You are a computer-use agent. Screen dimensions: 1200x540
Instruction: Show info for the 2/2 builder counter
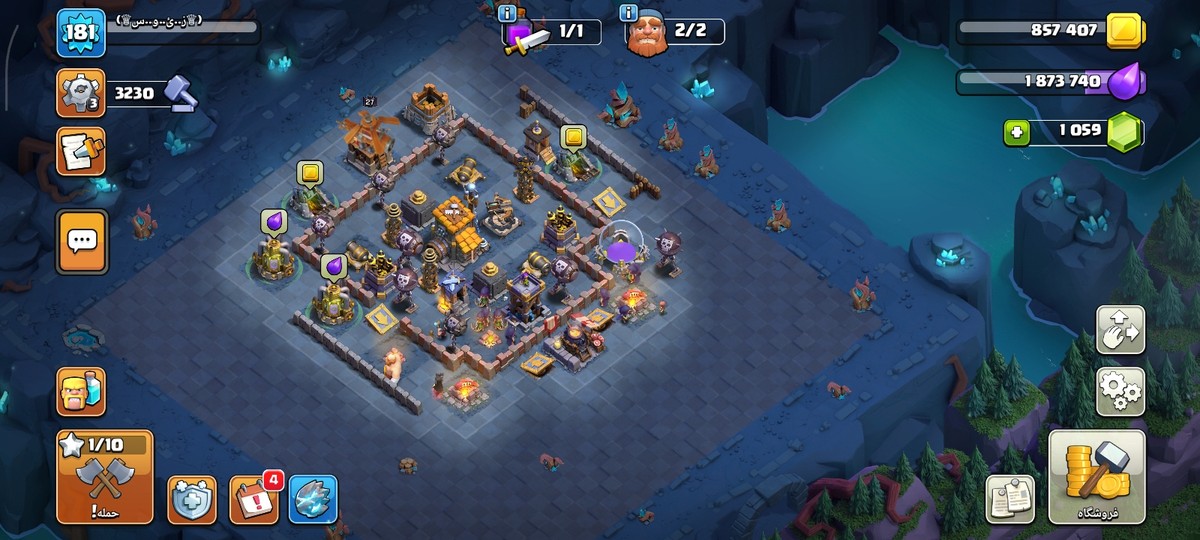[629, 13]
